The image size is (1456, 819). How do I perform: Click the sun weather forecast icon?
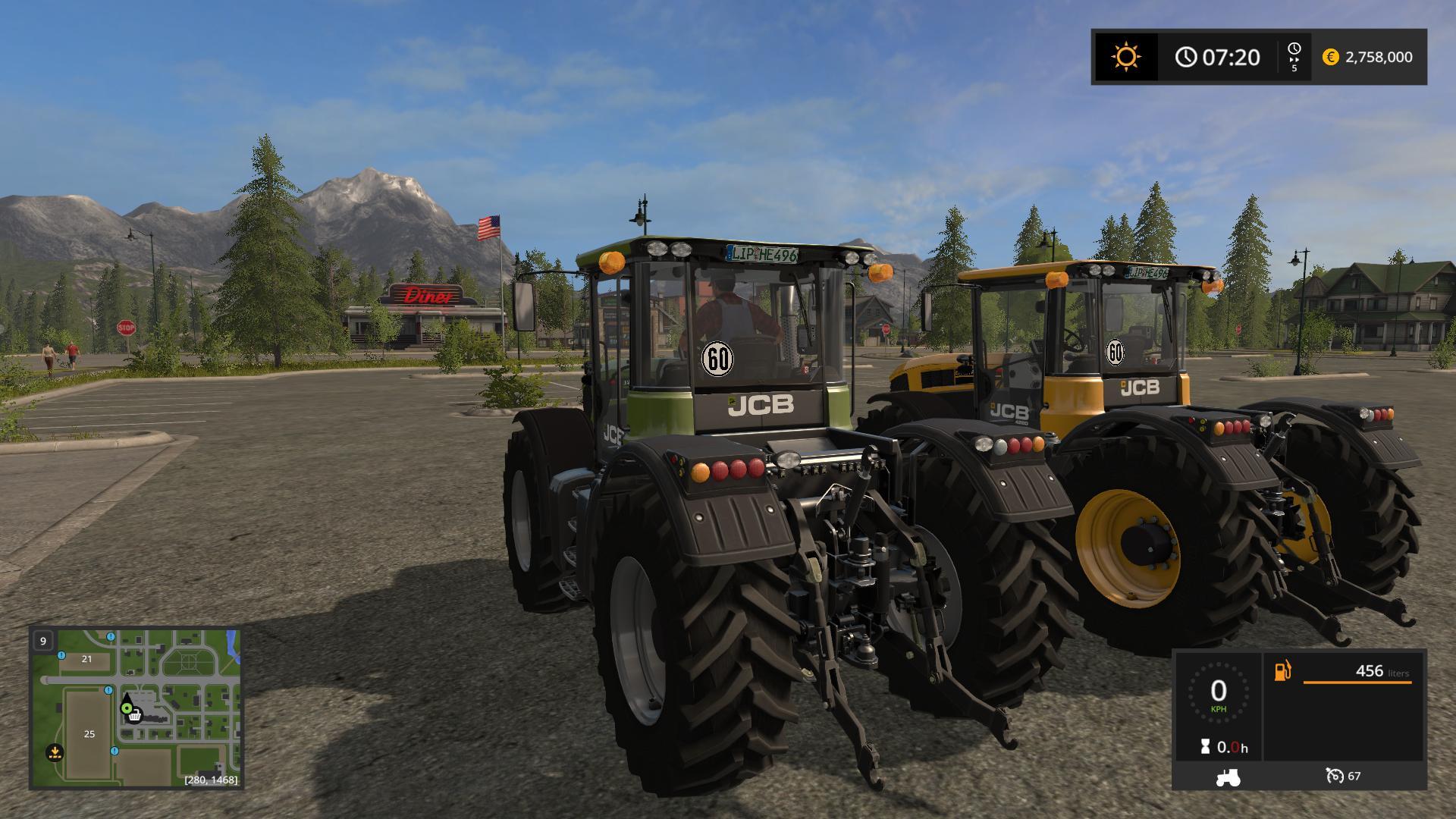(x=1125, y=57)
